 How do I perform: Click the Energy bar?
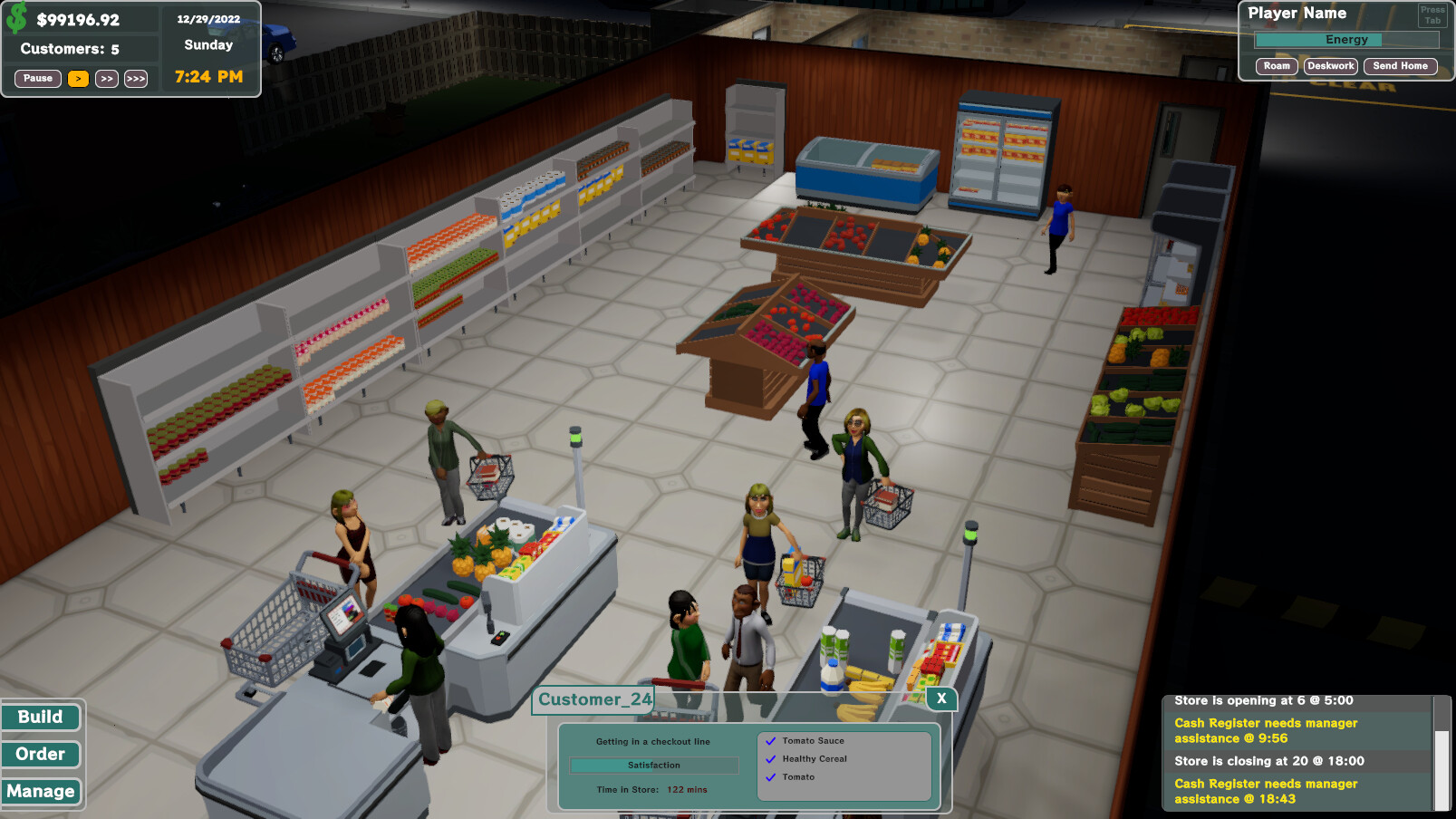pyautogui.click(x=1347, y=39)
